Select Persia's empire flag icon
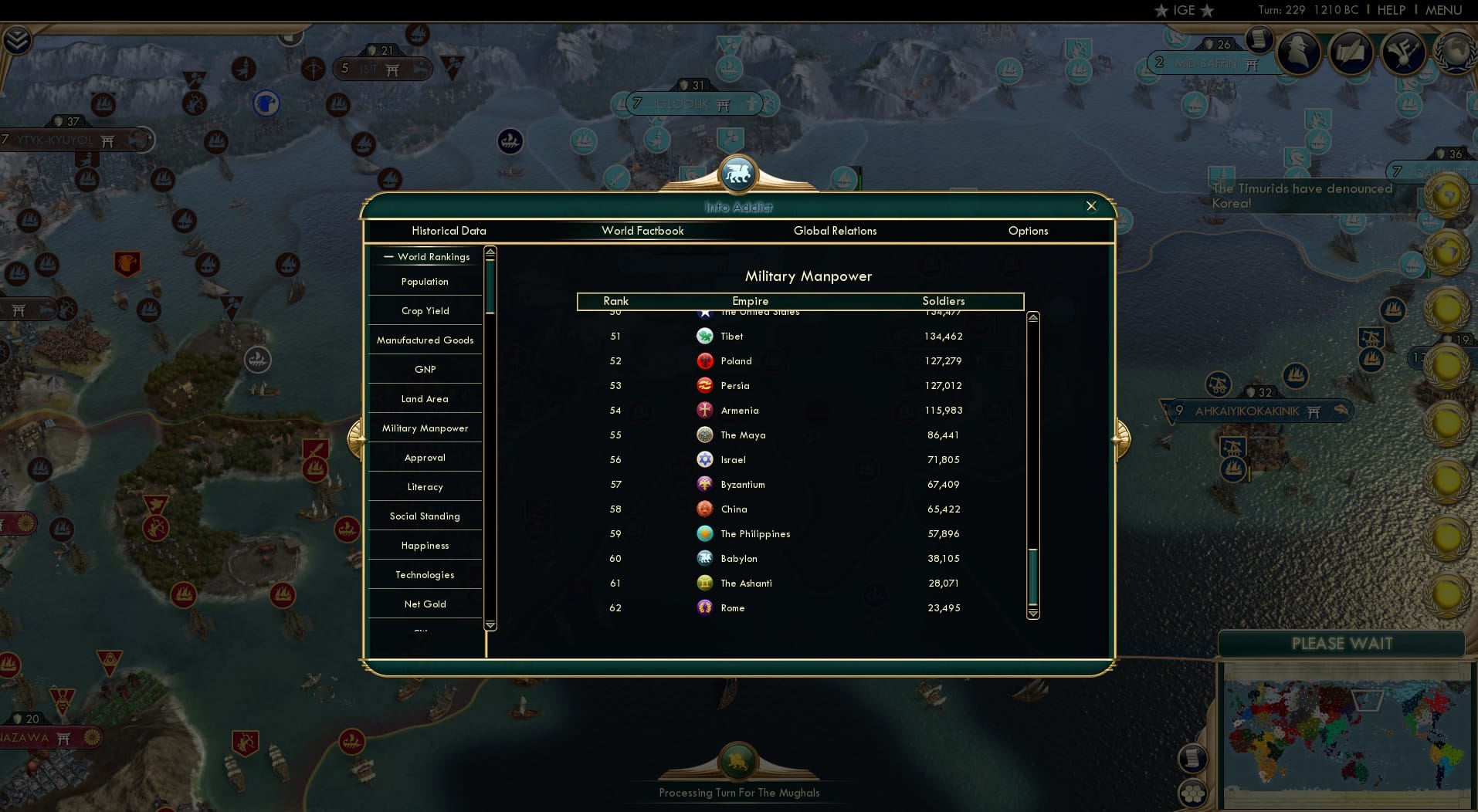The width and height of the screenshot is (1478, 812). [x=704, y=385]
